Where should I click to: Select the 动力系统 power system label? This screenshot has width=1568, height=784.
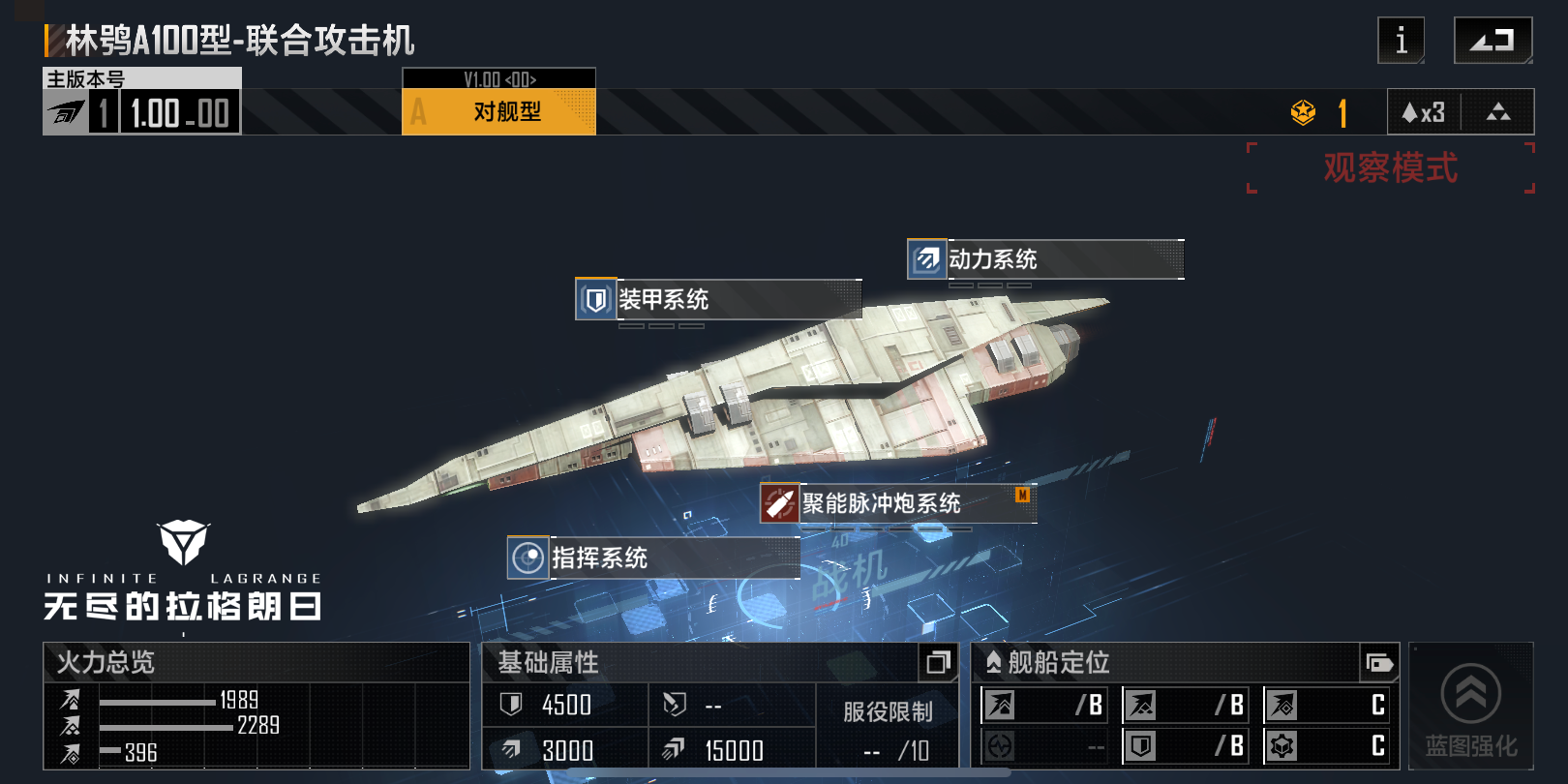click(x=1044, y=259)
